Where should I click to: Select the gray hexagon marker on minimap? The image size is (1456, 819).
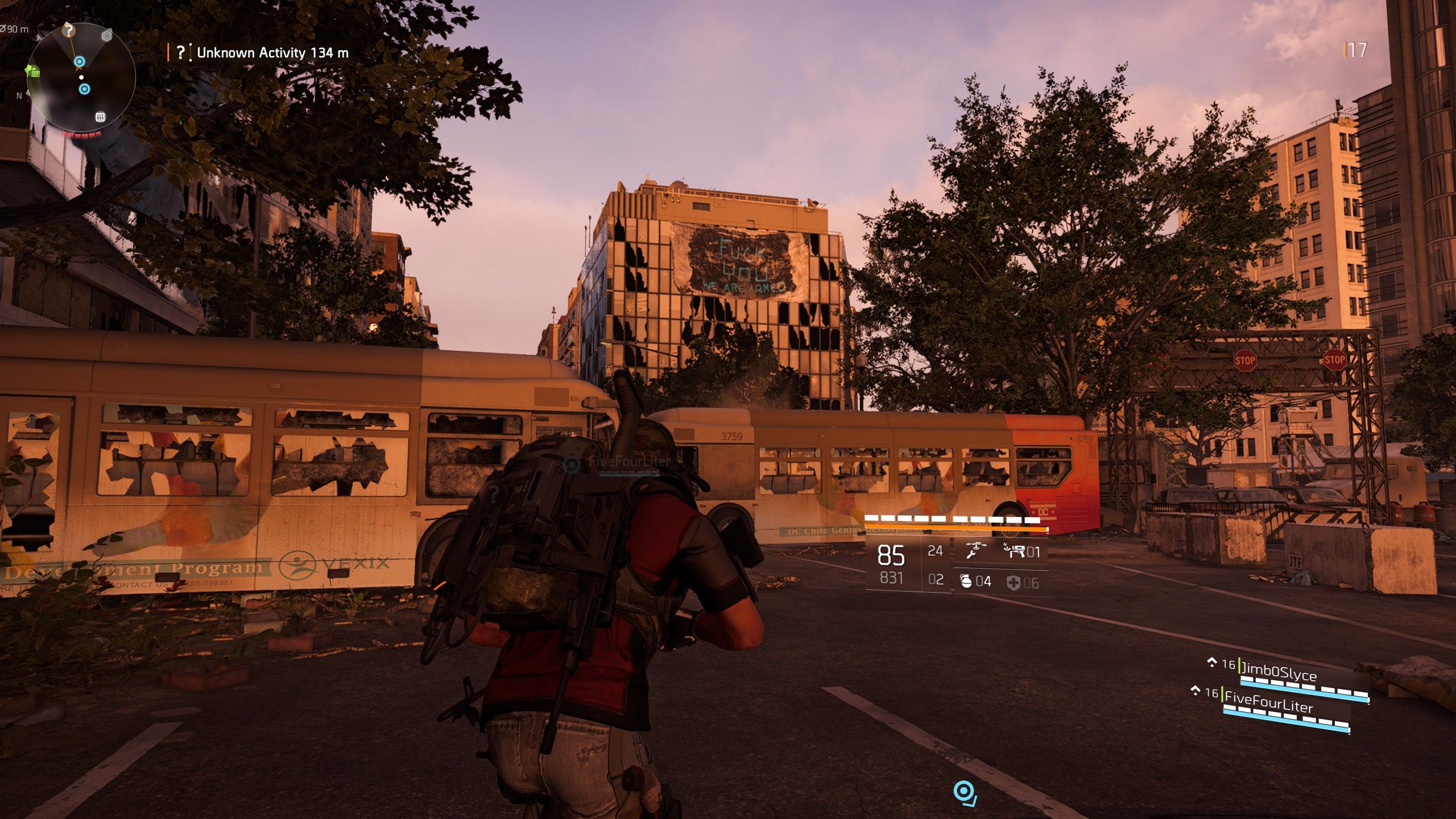106,36
